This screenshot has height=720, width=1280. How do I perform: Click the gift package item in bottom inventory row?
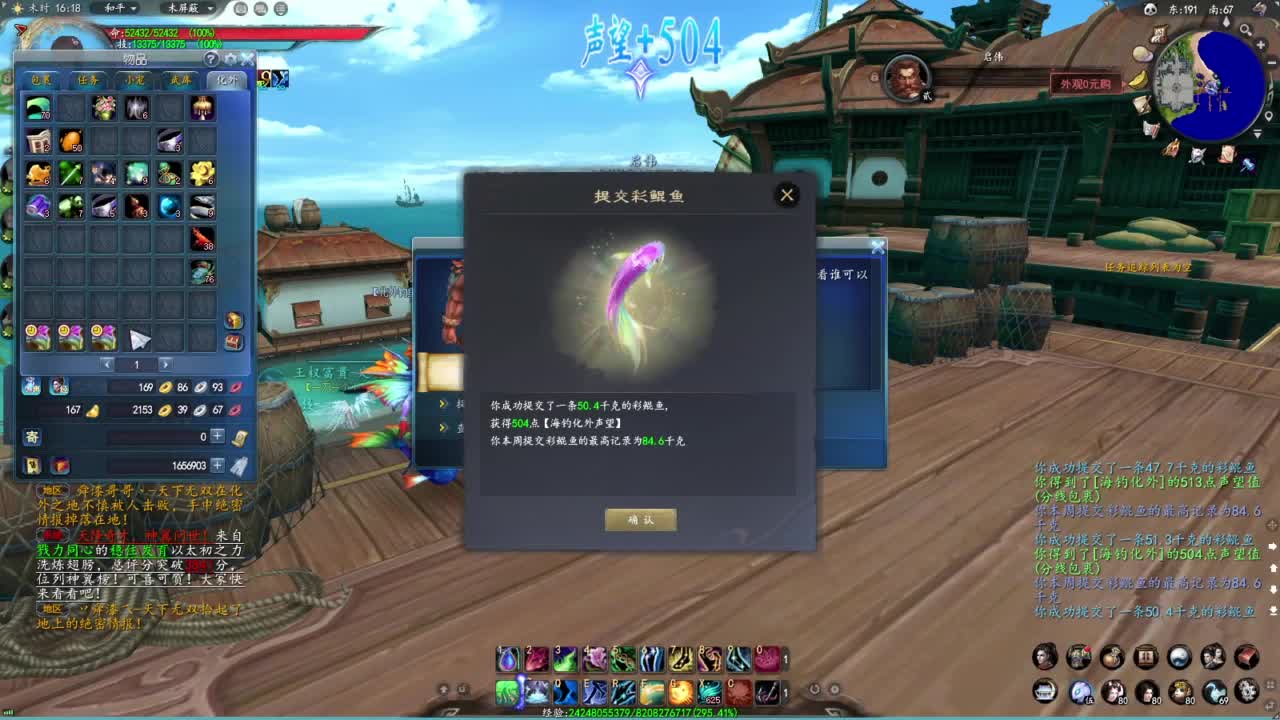[x=36, y=337]
